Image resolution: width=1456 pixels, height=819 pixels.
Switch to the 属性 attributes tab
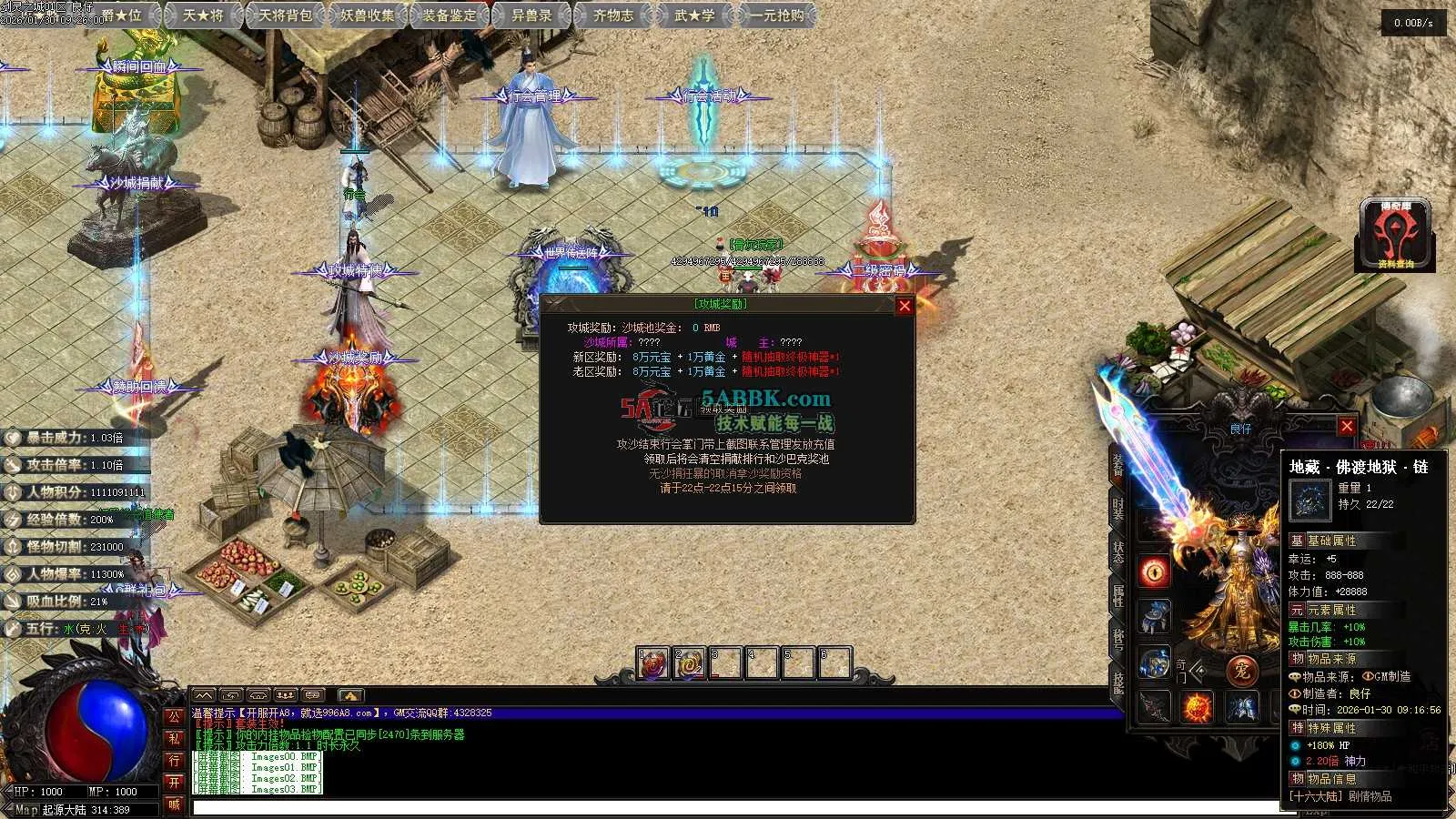(x=1118, y=596)
